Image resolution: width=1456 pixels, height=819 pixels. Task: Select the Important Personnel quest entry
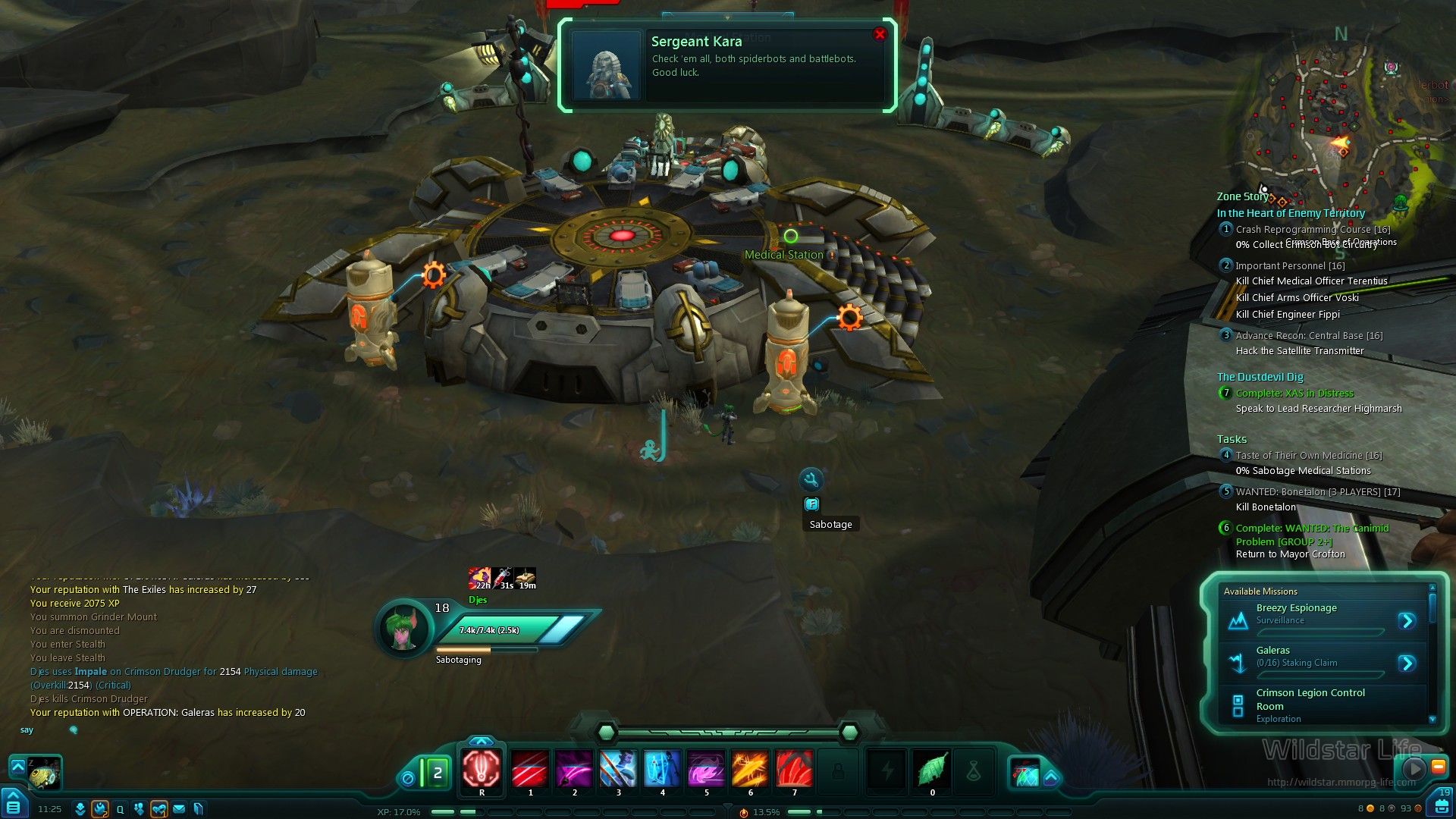pyautogui.click(x=1289, y=266)
